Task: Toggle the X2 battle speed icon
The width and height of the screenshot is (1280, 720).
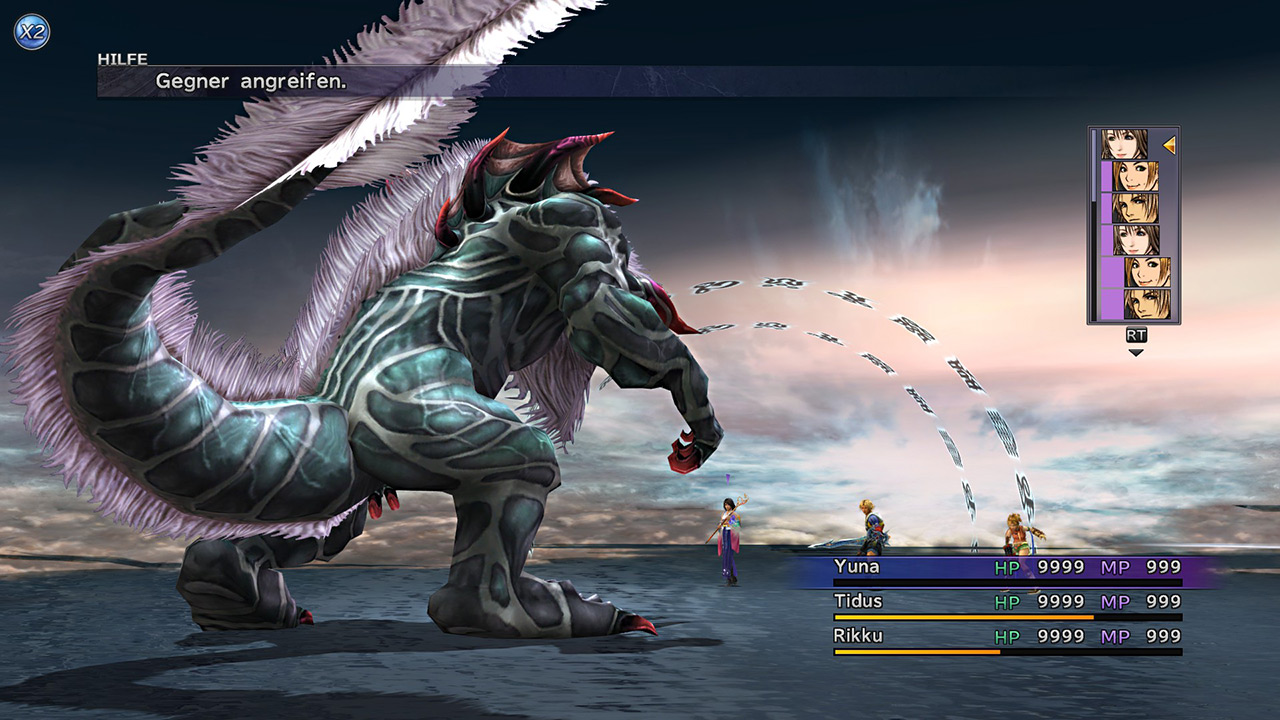Action: coord(31,32)
